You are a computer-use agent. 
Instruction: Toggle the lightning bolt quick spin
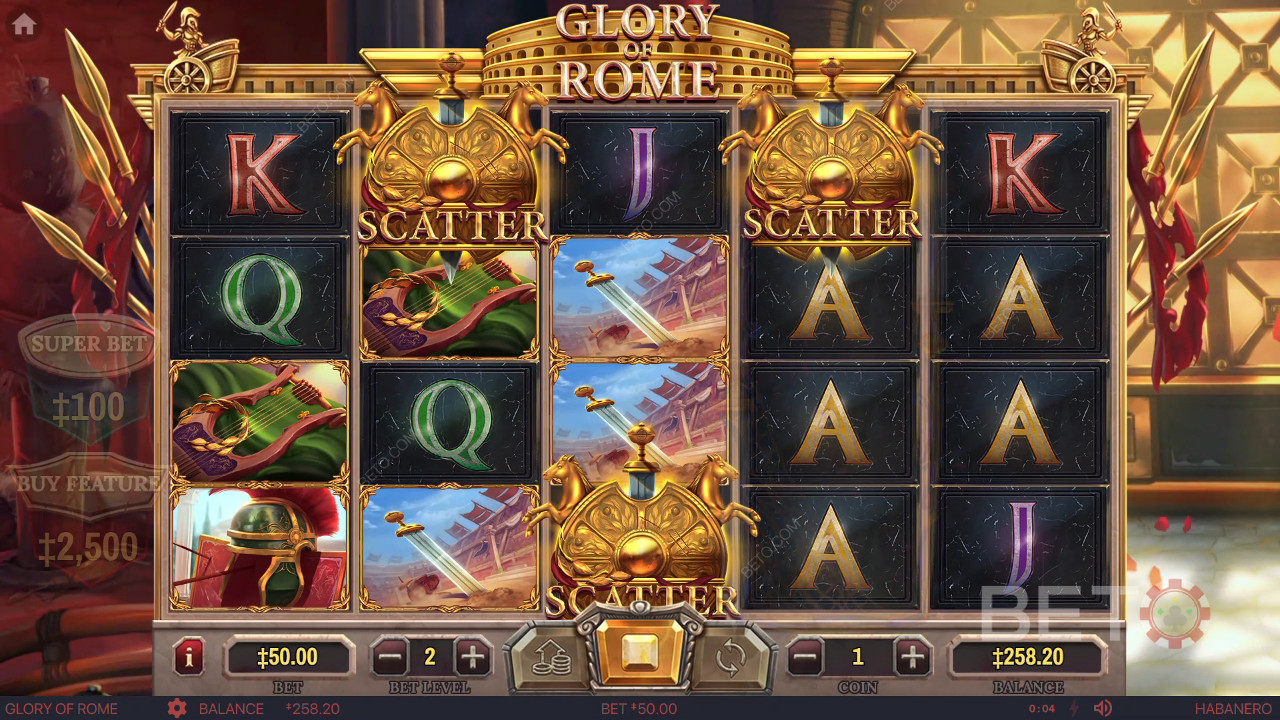click(x=1075, y=709)
